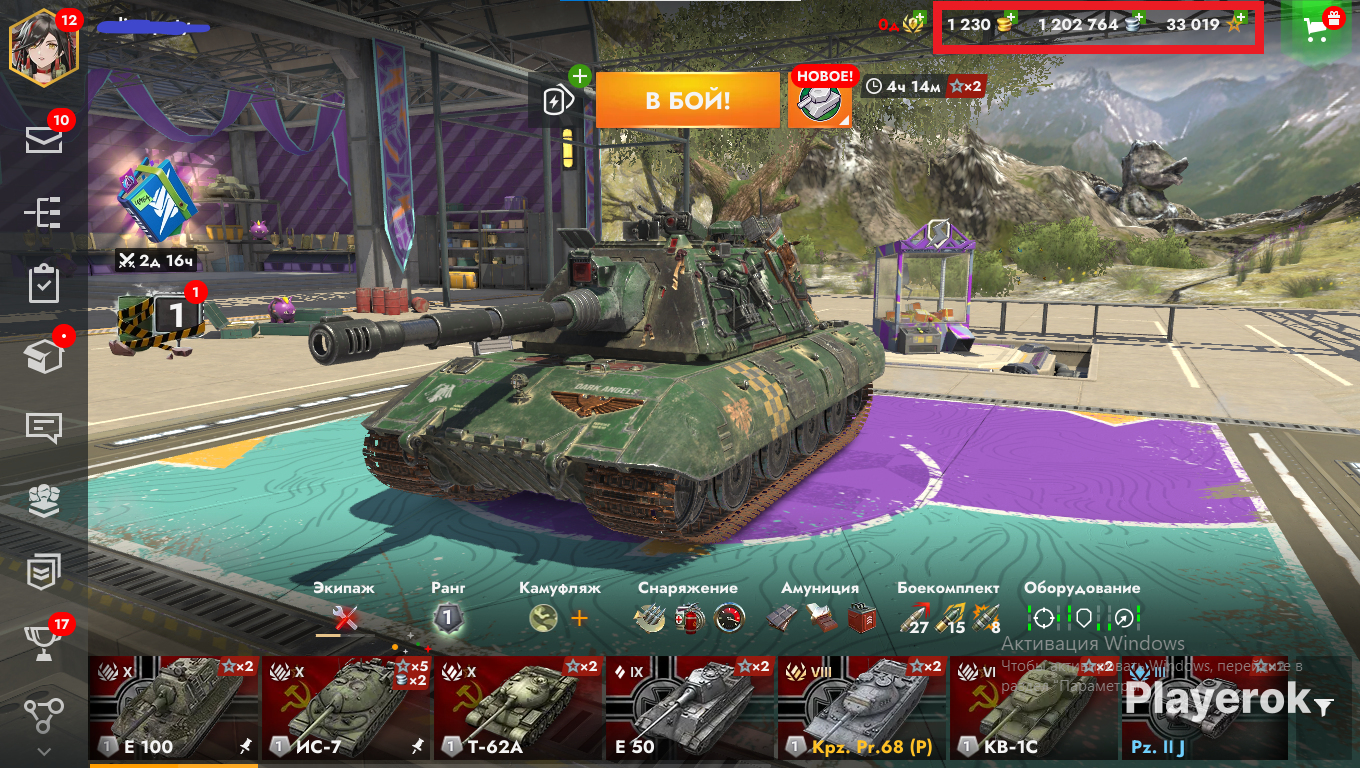Choose the E 50 tank card
The width and height of the screenshot is (1360, 768).
tap(690, 708)
